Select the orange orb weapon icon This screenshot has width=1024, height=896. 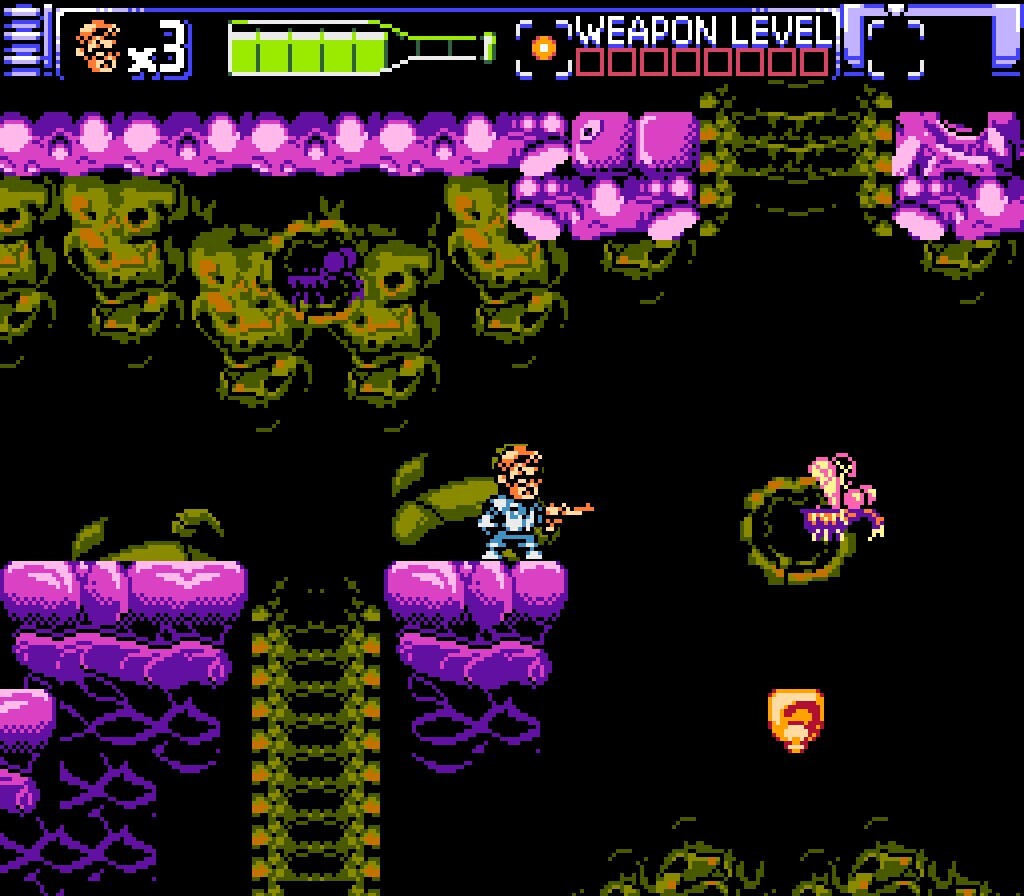click(x=544, y=47)
